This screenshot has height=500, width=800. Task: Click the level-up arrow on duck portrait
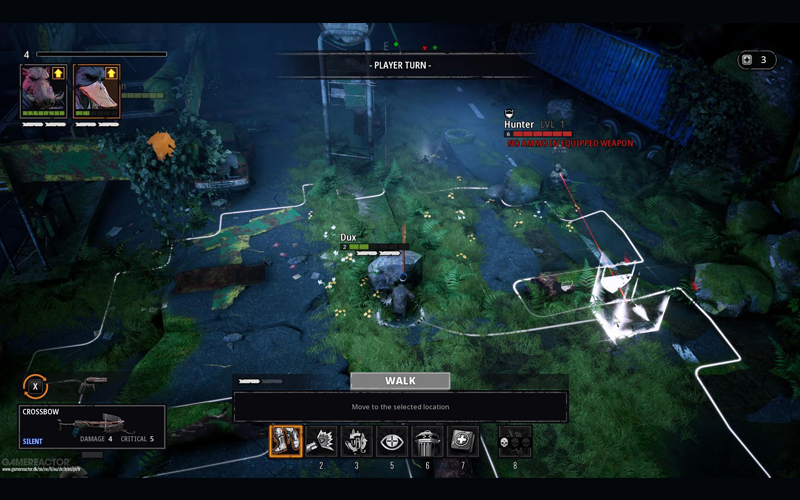click(112, 73)
